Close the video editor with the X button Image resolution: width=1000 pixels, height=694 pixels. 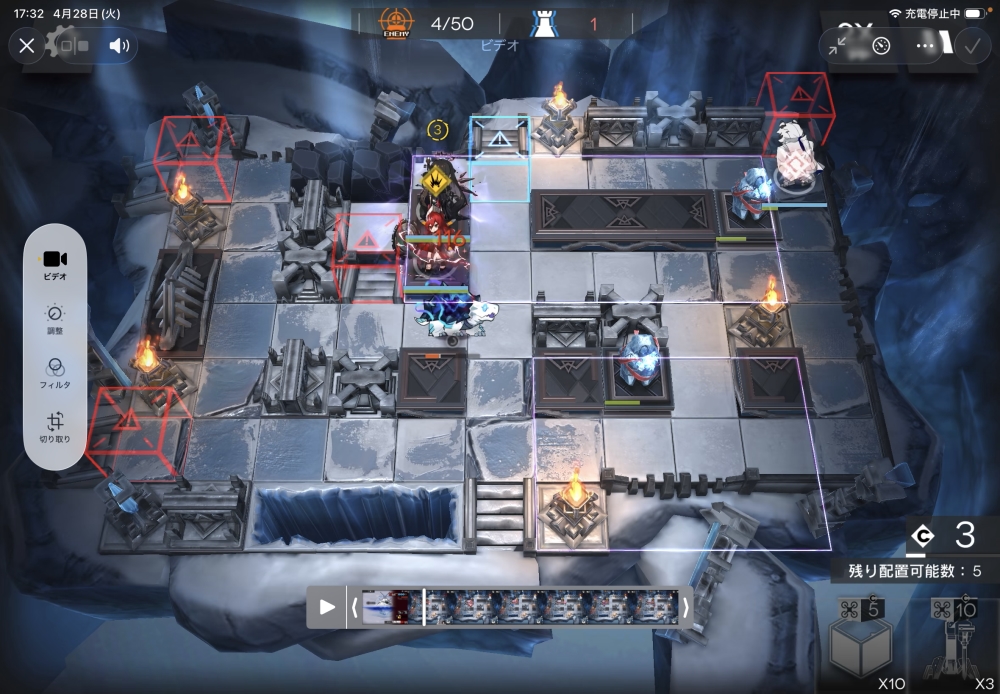point(27,45)
